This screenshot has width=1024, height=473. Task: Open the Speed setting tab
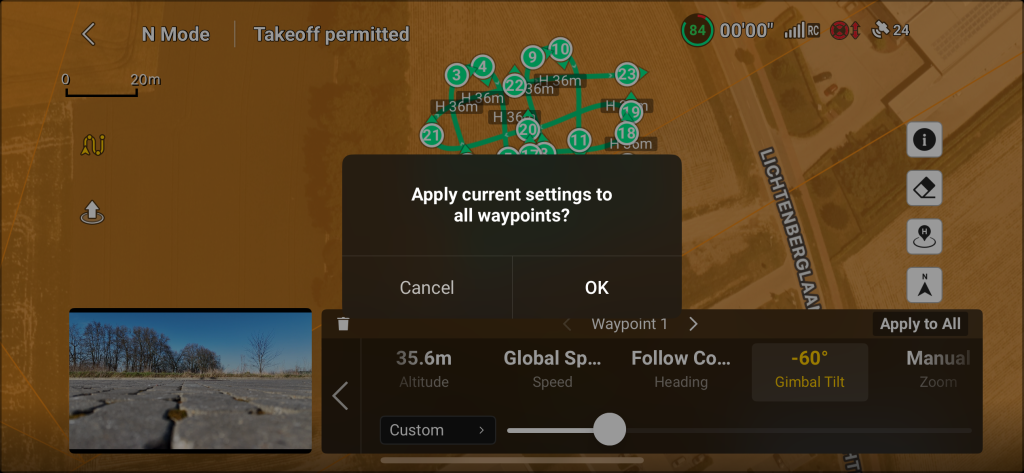(552, 368)
